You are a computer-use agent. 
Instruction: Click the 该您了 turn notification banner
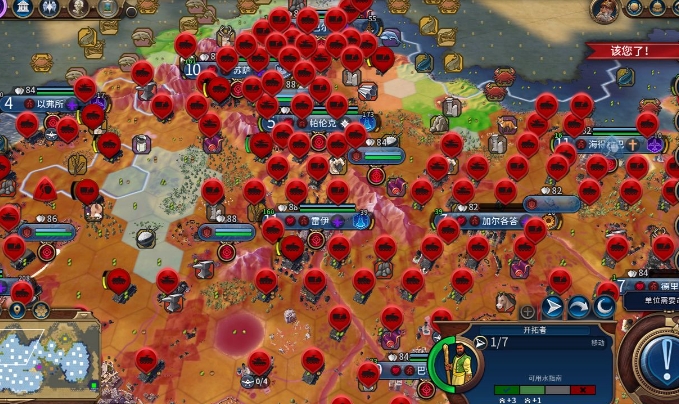point(630,50)
